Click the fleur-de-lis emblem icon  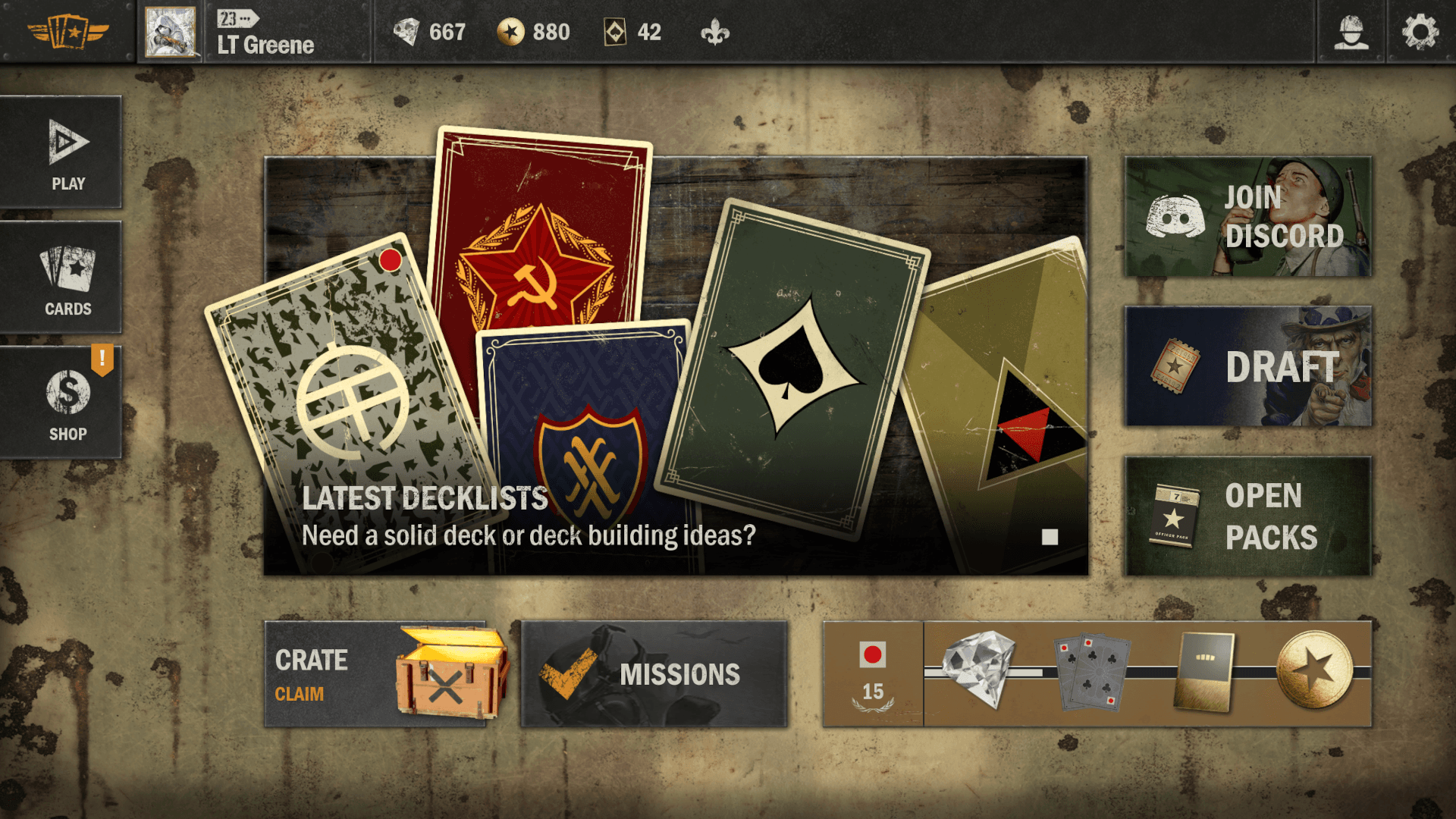pyautogui.click(x=714, y=32)
